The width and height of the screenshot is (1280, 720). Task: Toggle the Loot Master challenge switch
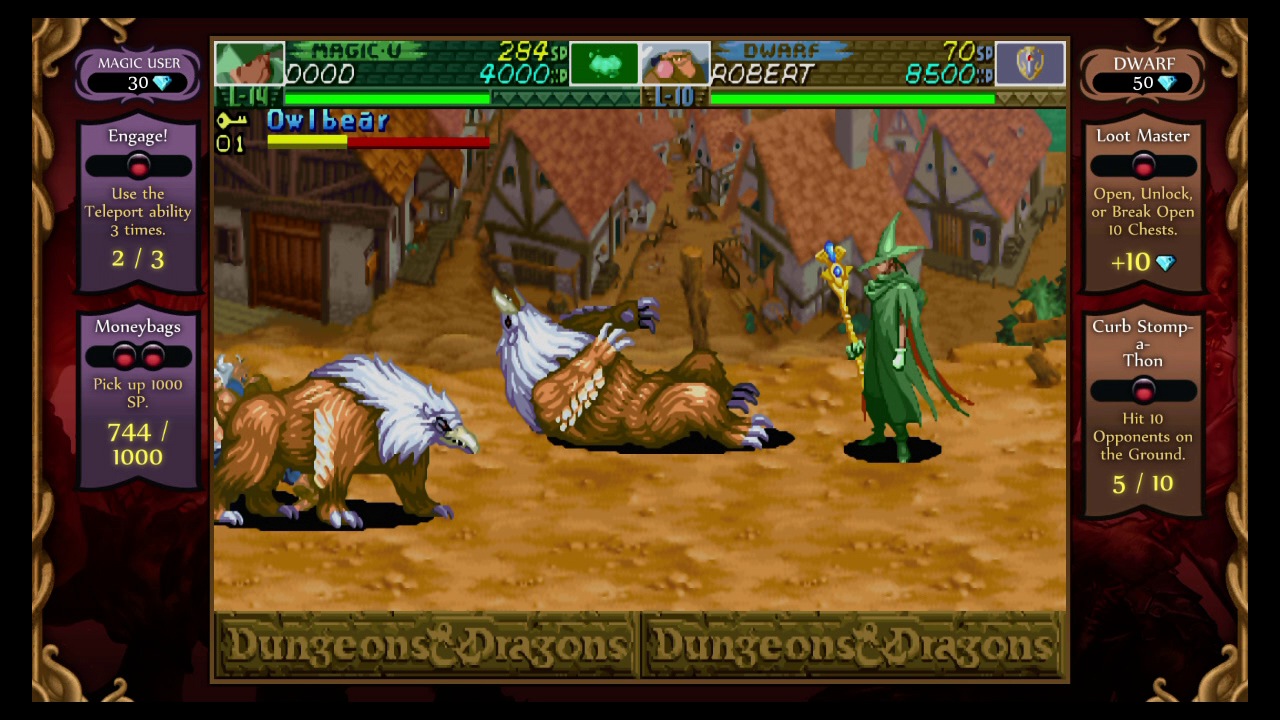[1143, 166]
